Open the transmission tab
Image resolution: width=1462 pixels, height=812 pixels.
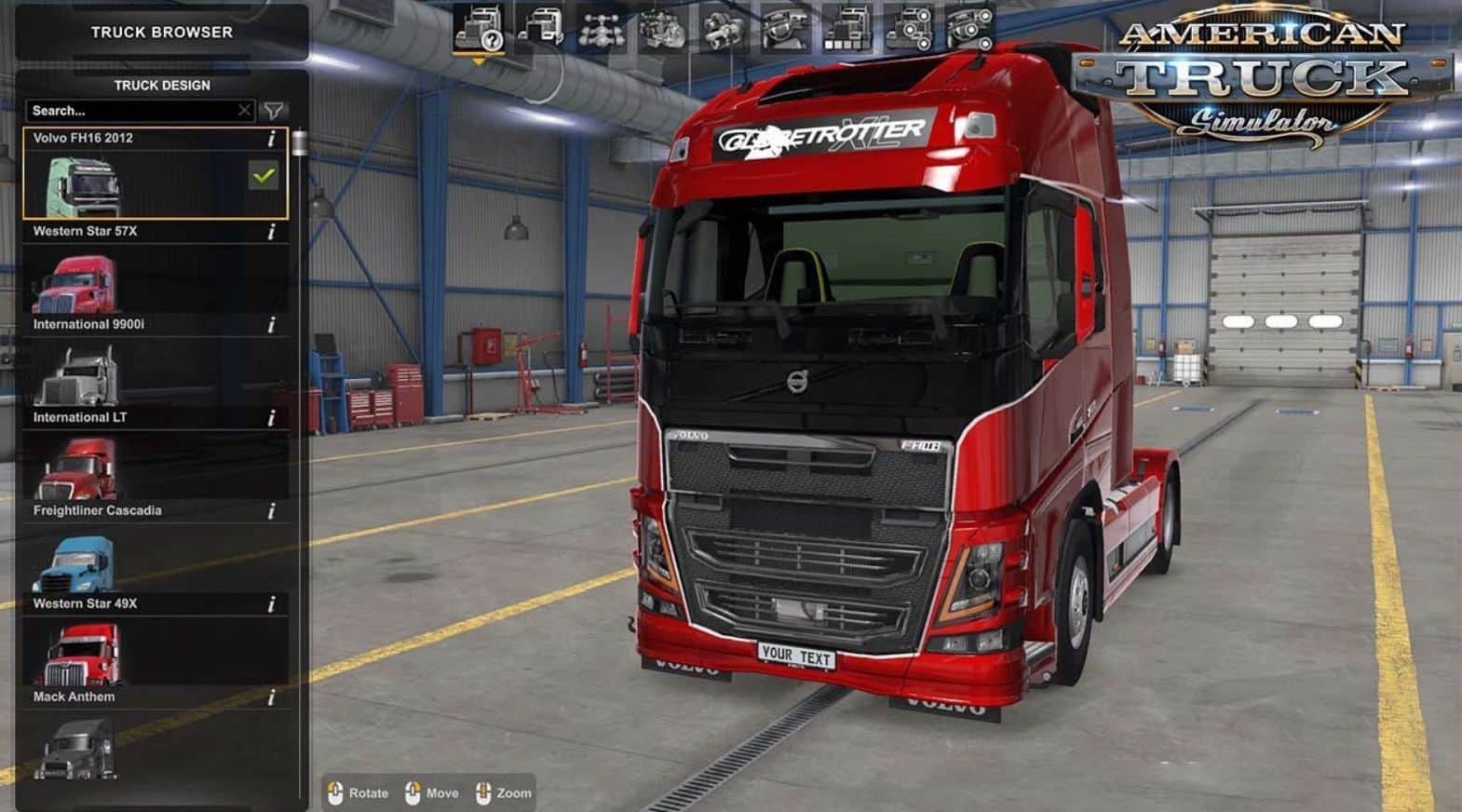[x=724, y=28]
